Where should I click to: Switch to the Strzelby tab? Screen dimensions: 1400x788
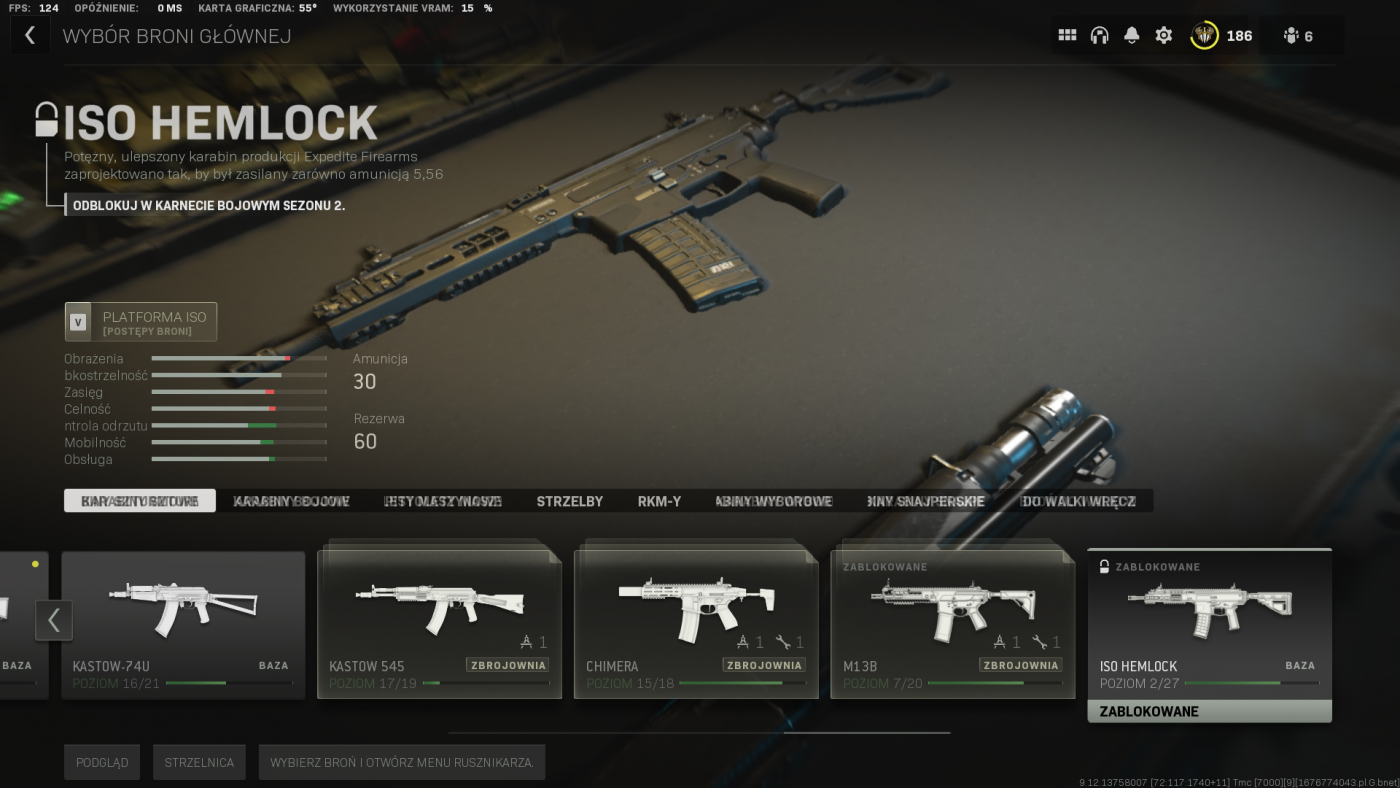(x=570, y=501)
